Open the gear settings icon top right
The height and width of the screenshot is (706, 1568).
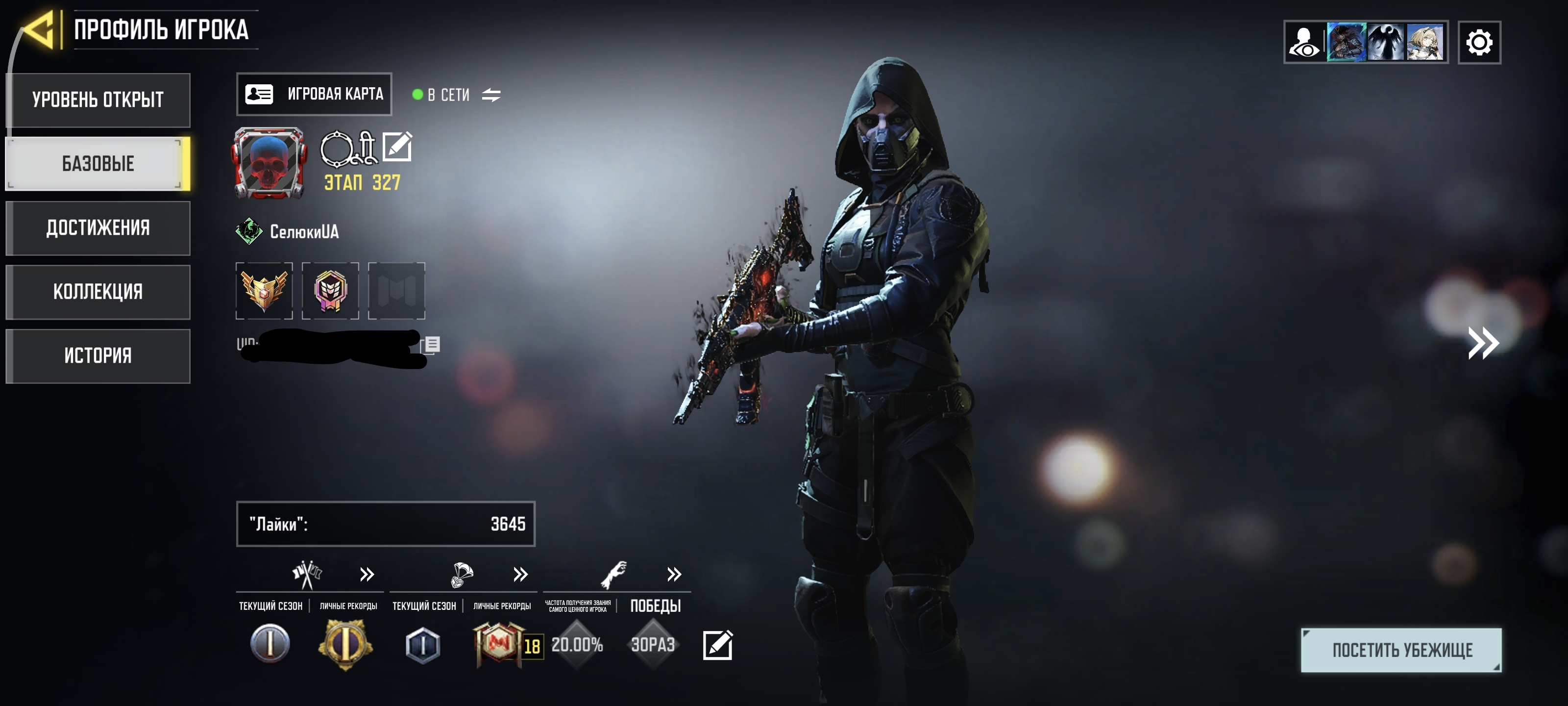pos(1480,41)
